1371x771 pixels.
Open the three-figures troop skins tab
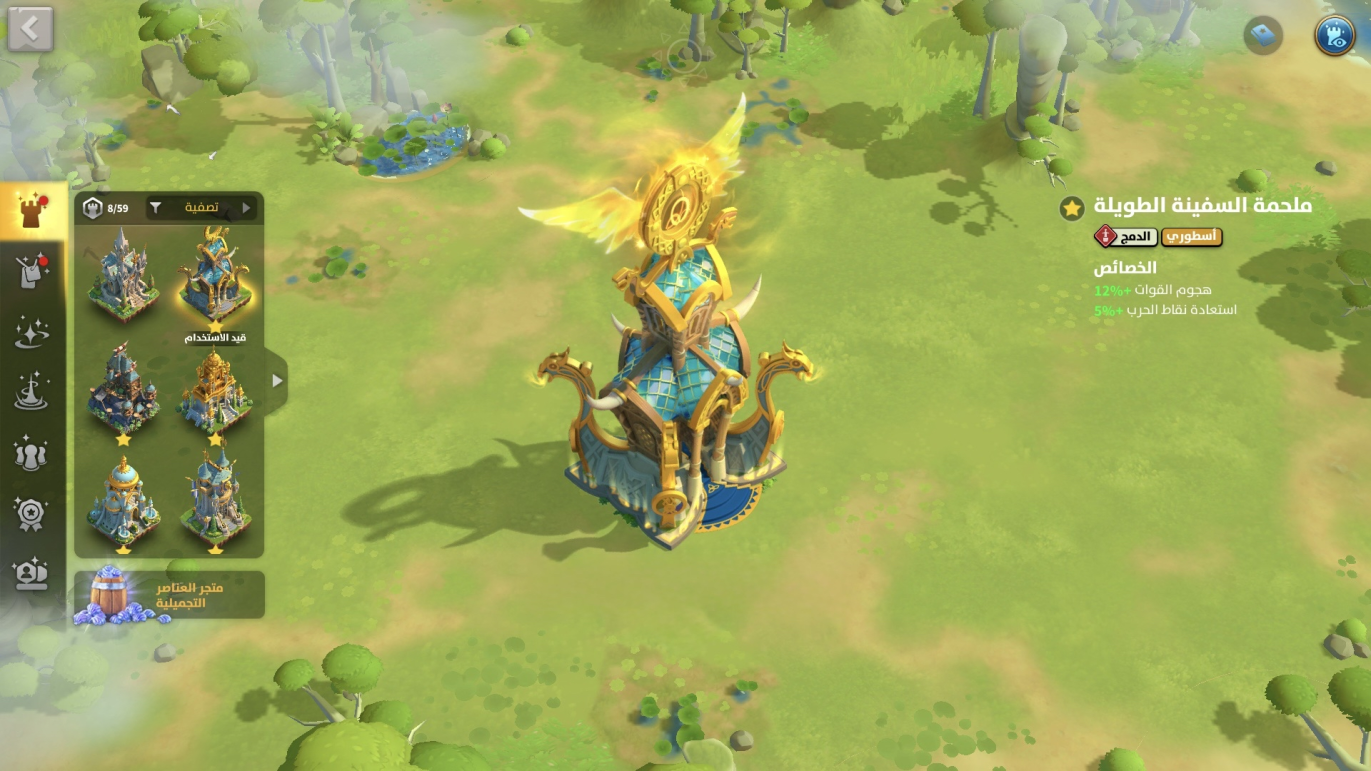[32, 453]
